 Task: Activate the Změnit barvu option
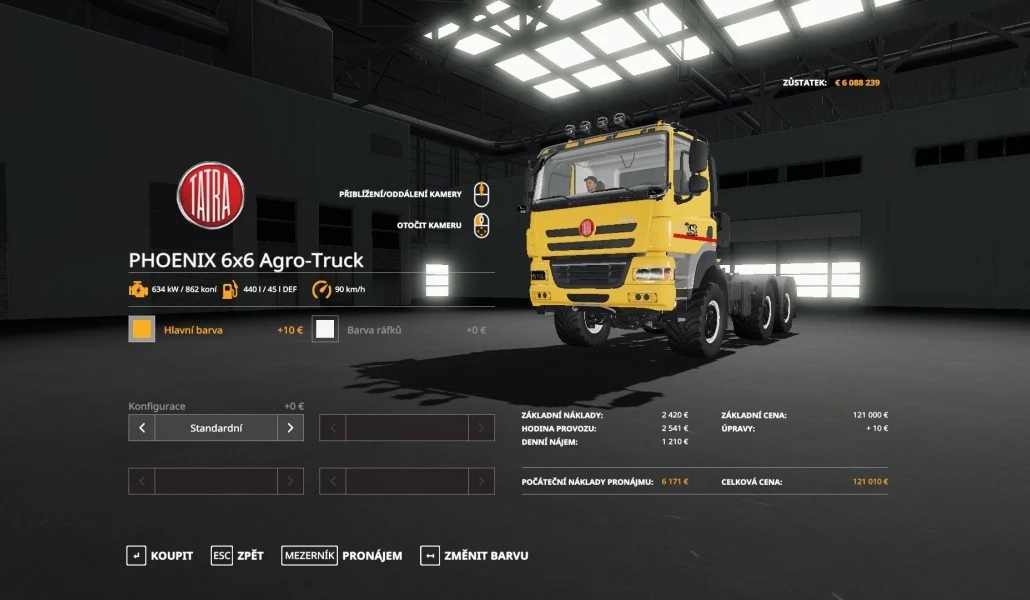(x=475, y=556)
